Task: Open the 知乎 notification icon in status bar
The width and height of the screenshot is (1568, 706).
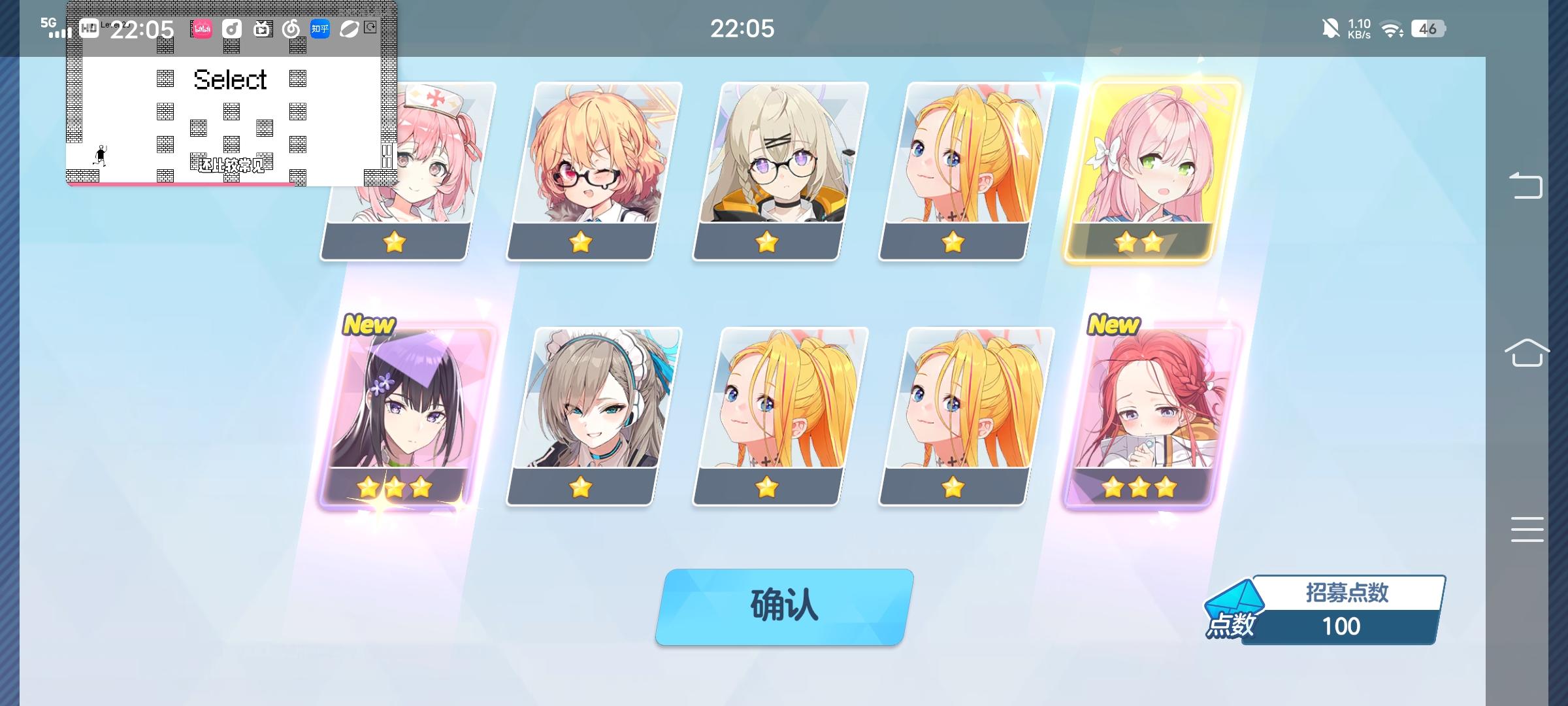Action: click(x=320, y=28)
